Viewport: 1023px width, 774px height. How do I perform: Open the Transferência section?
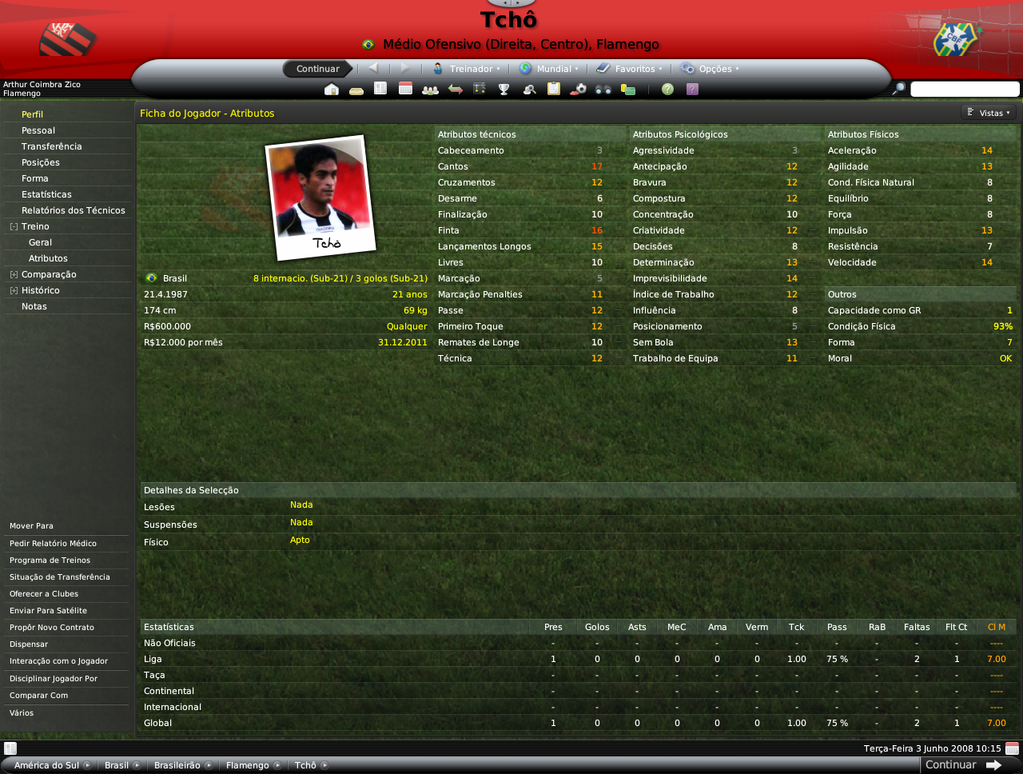coord(51,146)
